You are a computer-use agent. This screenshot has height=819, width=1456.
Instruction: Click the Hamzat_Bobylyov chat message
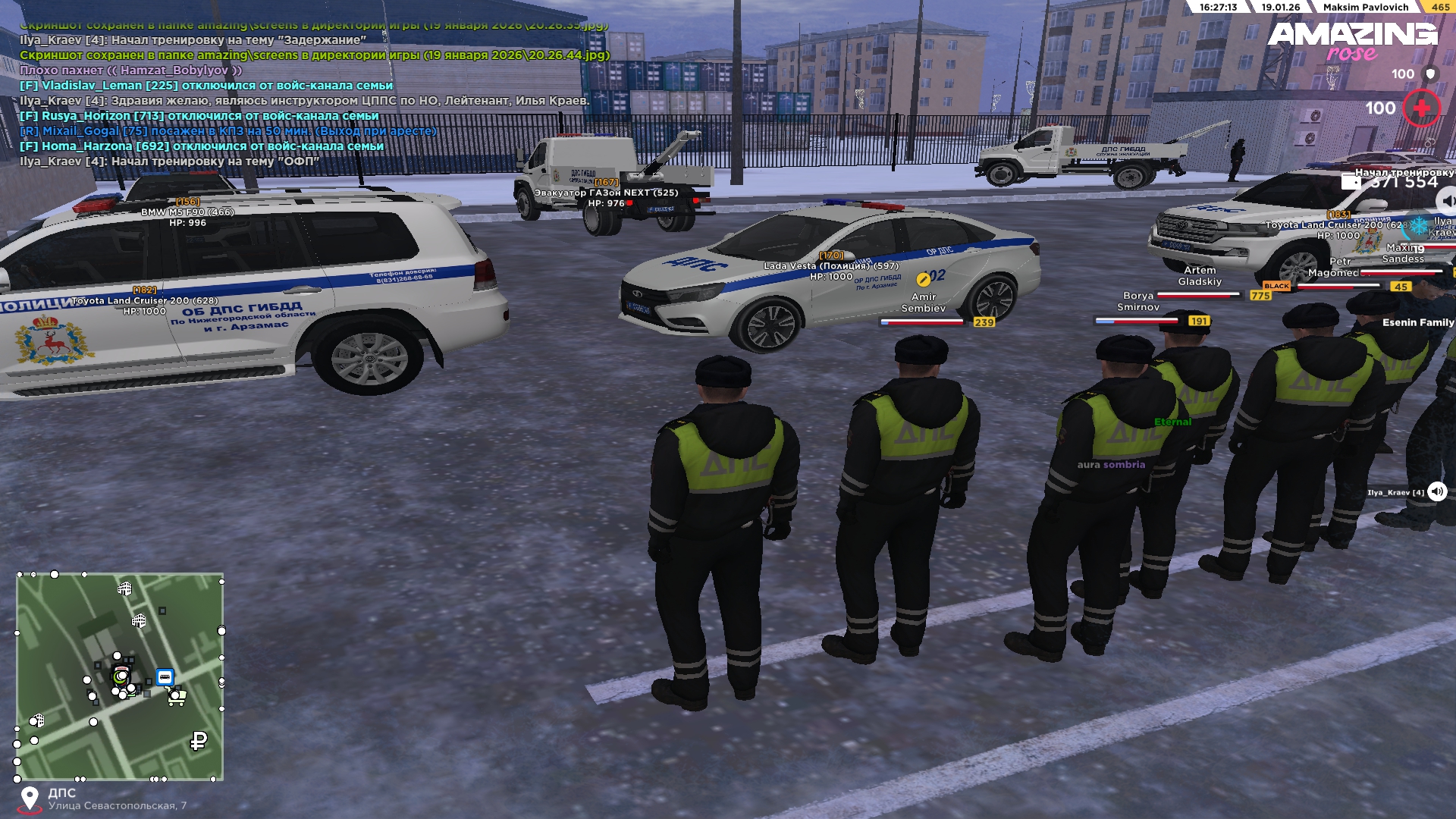(x=131, y=71)
